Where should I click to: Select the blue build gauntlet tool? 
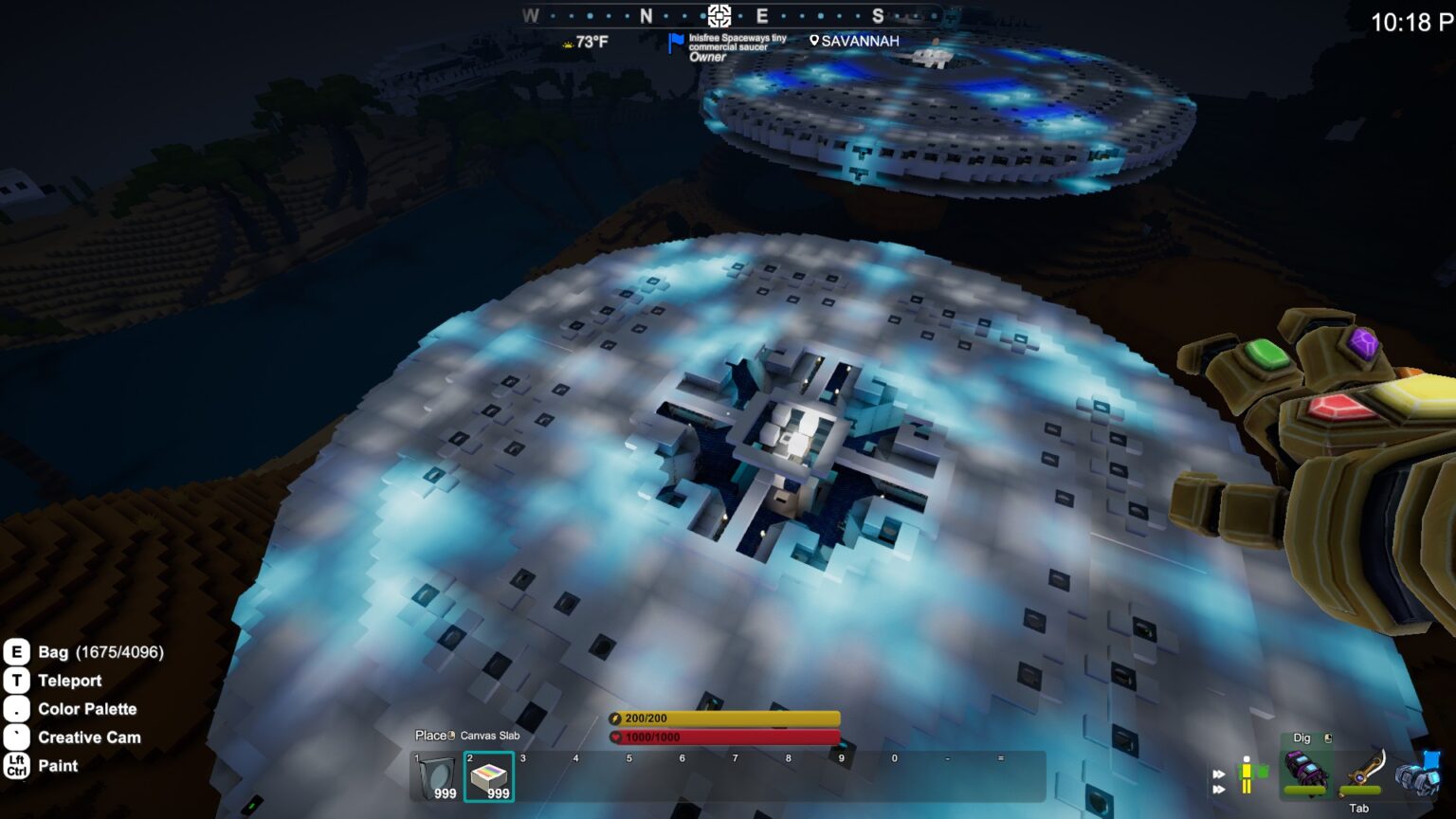point(1418,773)
